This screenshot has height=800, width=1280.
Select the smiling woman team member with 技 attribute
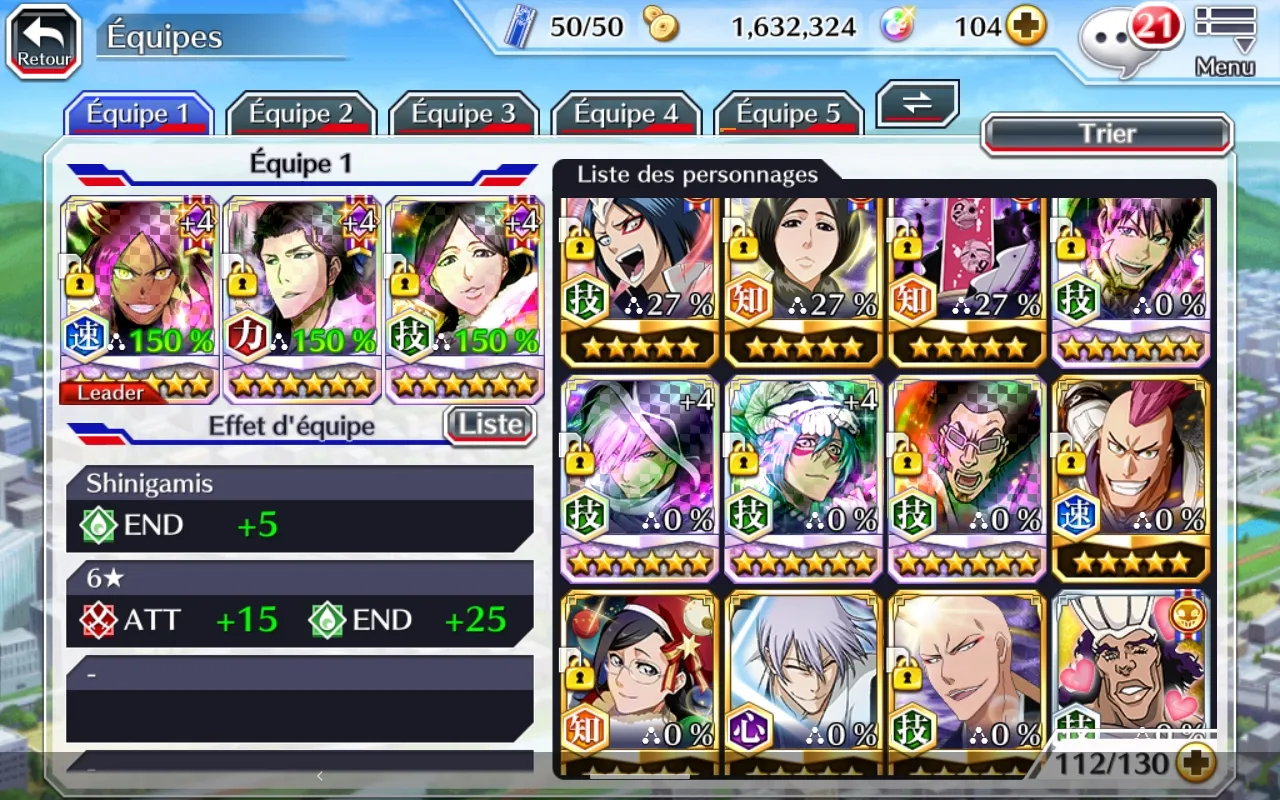pos(465,298)
